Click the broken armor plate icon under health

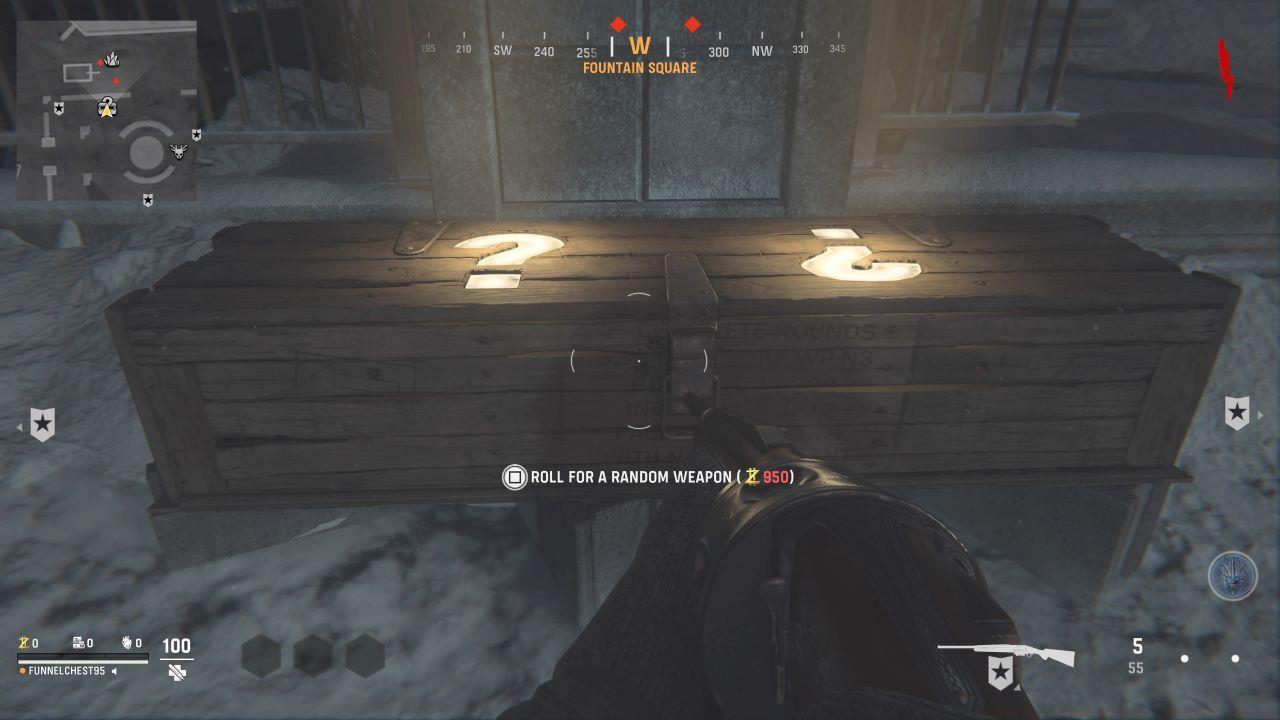178,673
